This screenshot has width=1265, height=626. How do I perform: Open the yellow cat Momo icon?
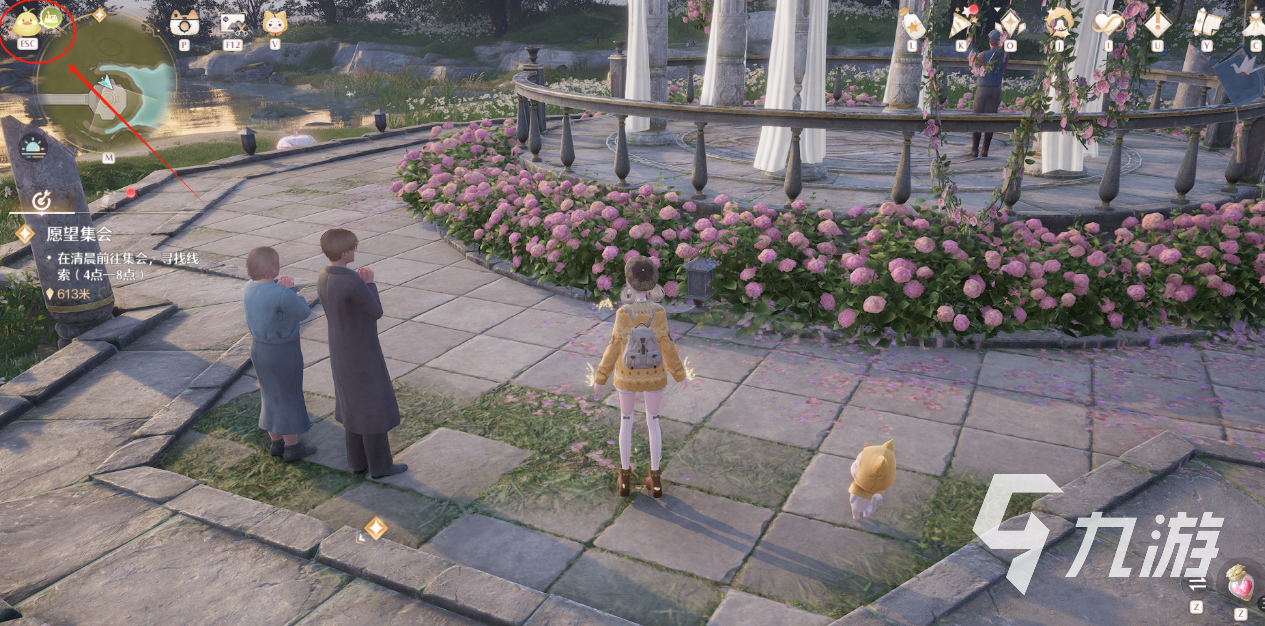coord(274,23)
